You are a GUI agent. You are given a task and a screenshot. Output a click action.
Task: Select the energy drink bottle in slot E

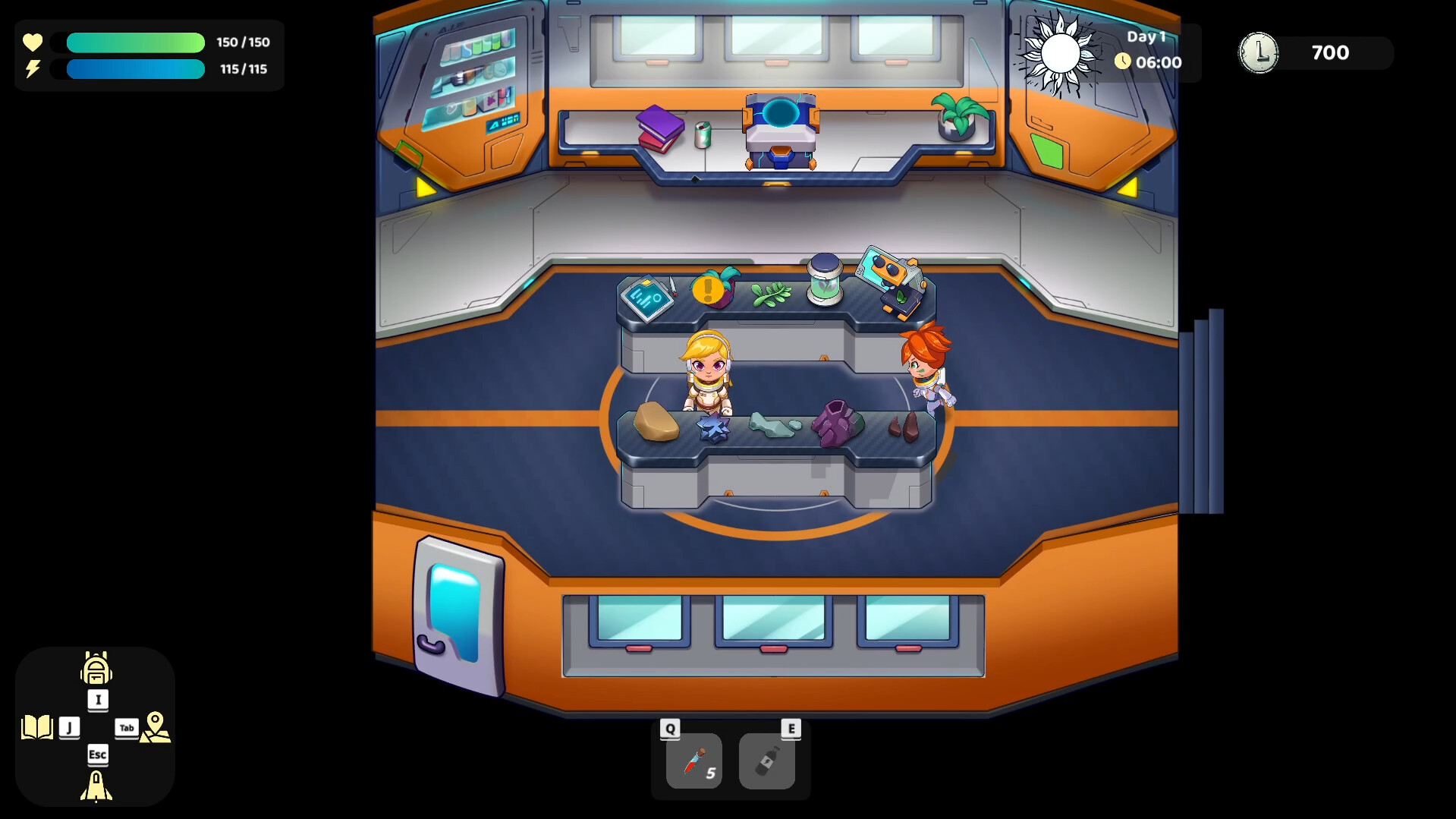coord(768,761)
